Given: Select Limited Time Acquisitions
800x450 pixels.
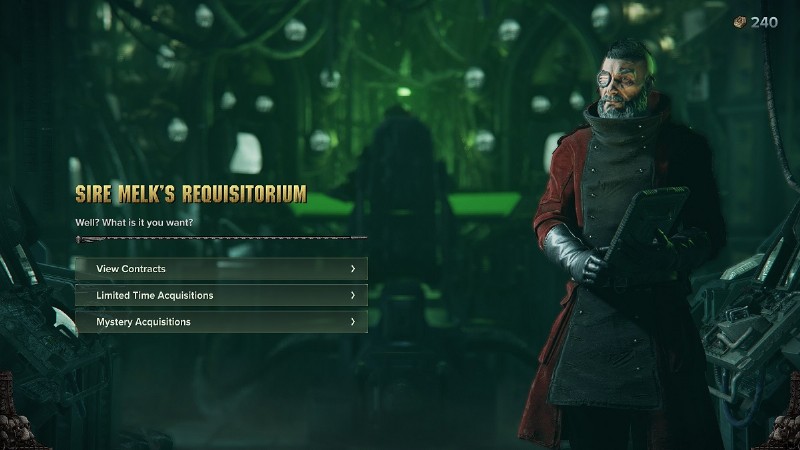Looking at the screenshot, I should pos(221,295).
